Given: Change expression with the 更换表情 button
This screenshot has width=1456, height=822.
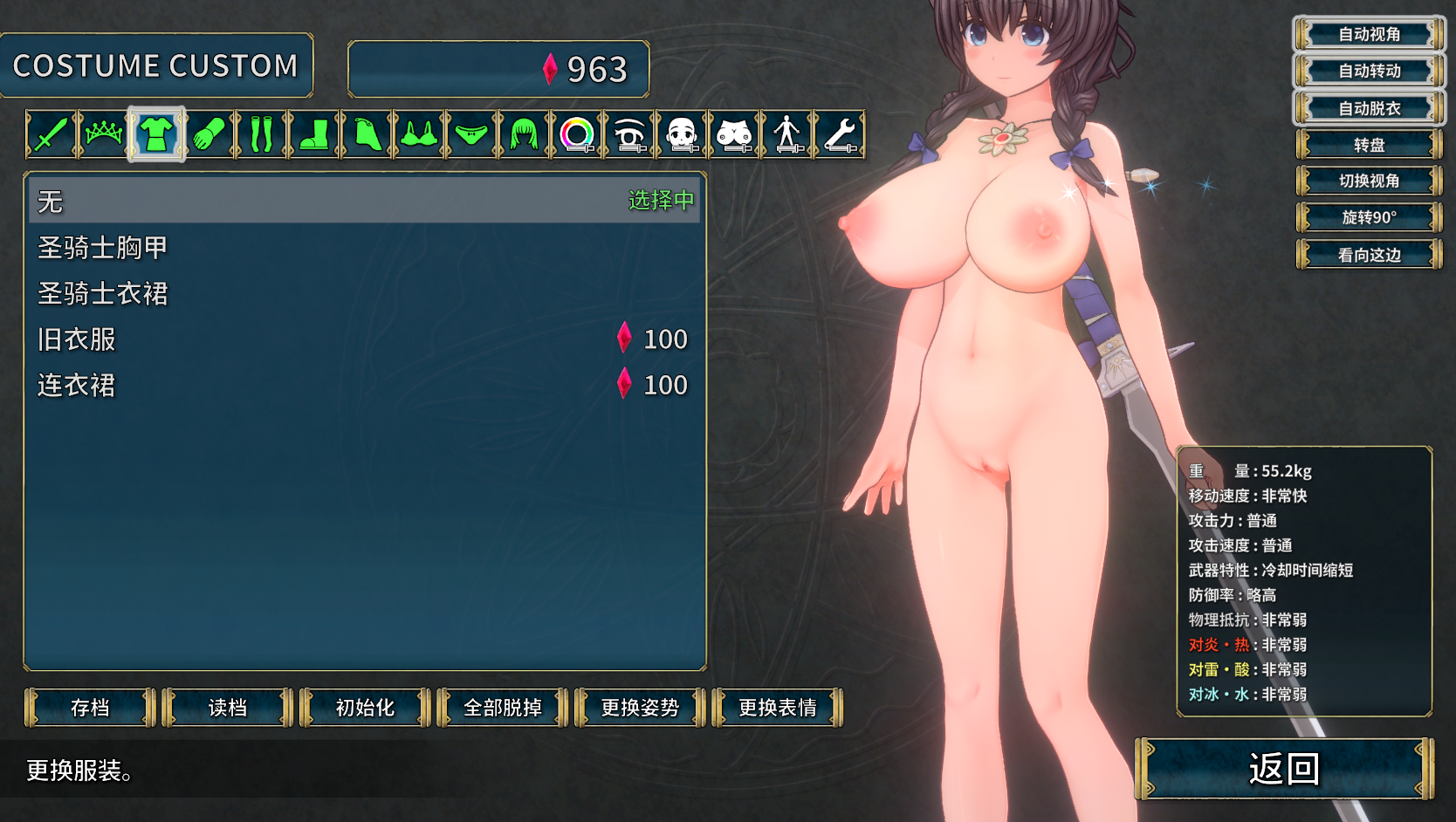Looking at the screenshot, I should [x=778, y=708].
